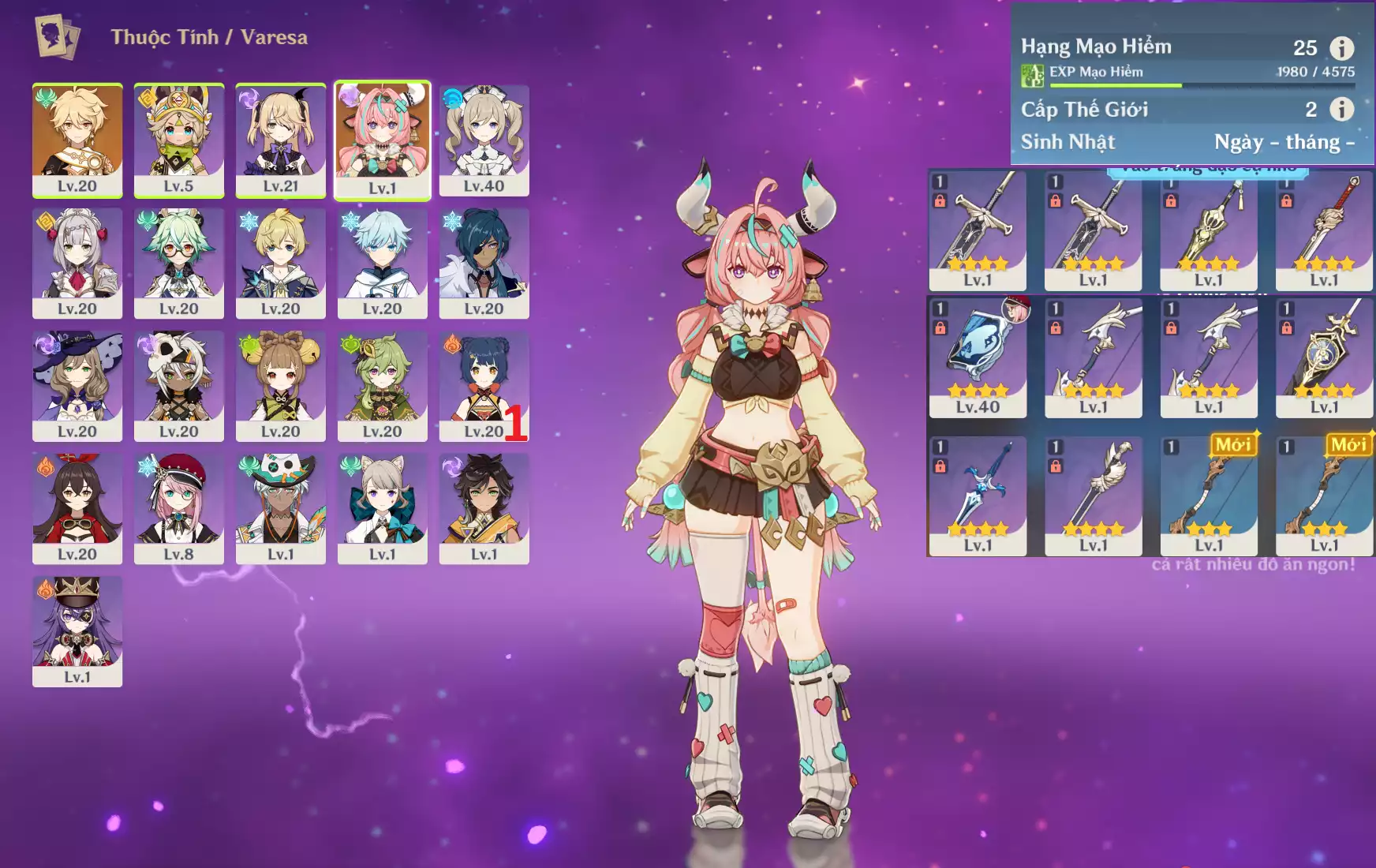This screenshot has height=868, width=1376.
Task: Select Noelle's character card
Action: click(77, 262)
